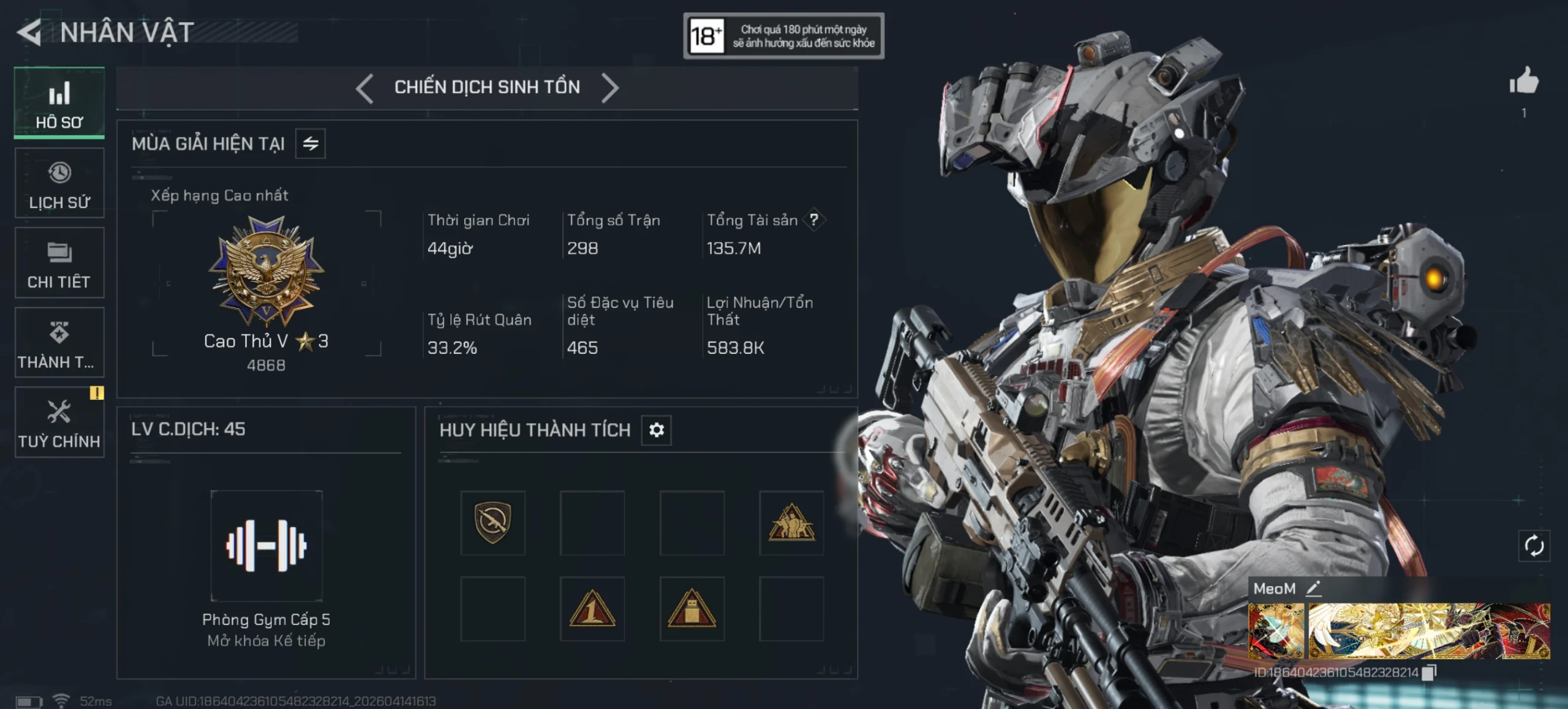Copy the player ID number

click(x=1429, y=673)
